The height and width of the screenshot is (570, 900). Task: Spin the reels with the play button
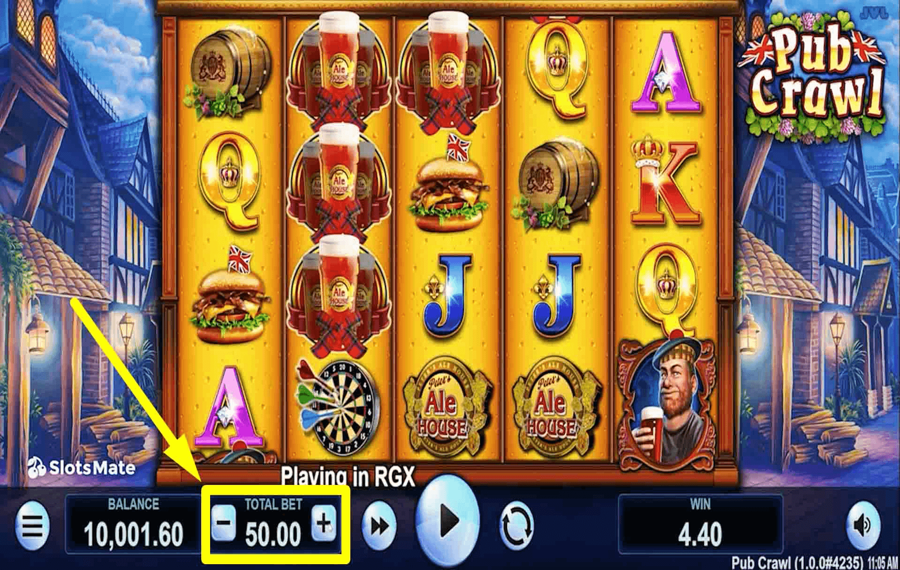coord(449,520)
